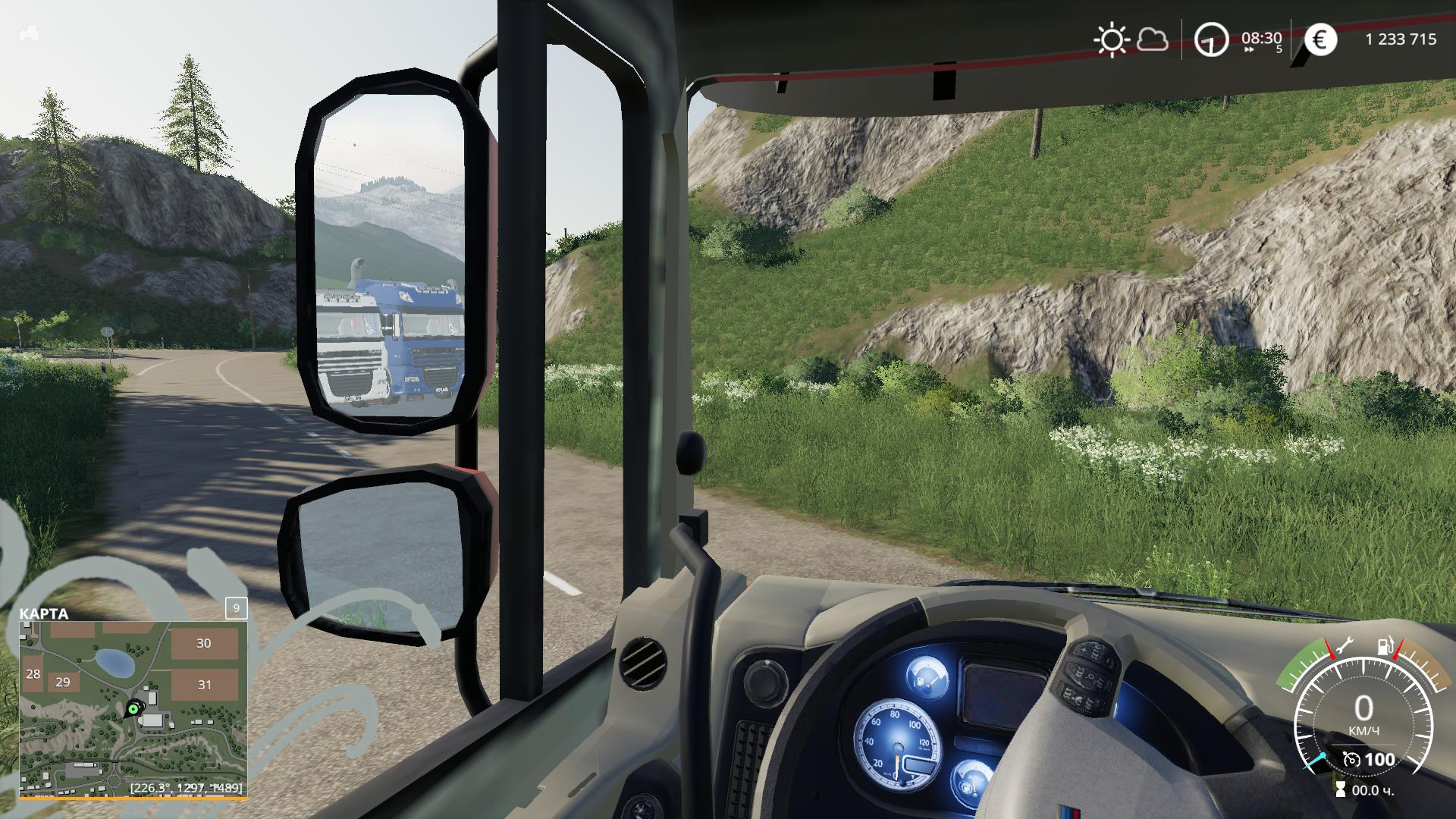This screenshot has height=819, width=1456.
Task: Click the sun weather icon
Action: (1111, 39)
